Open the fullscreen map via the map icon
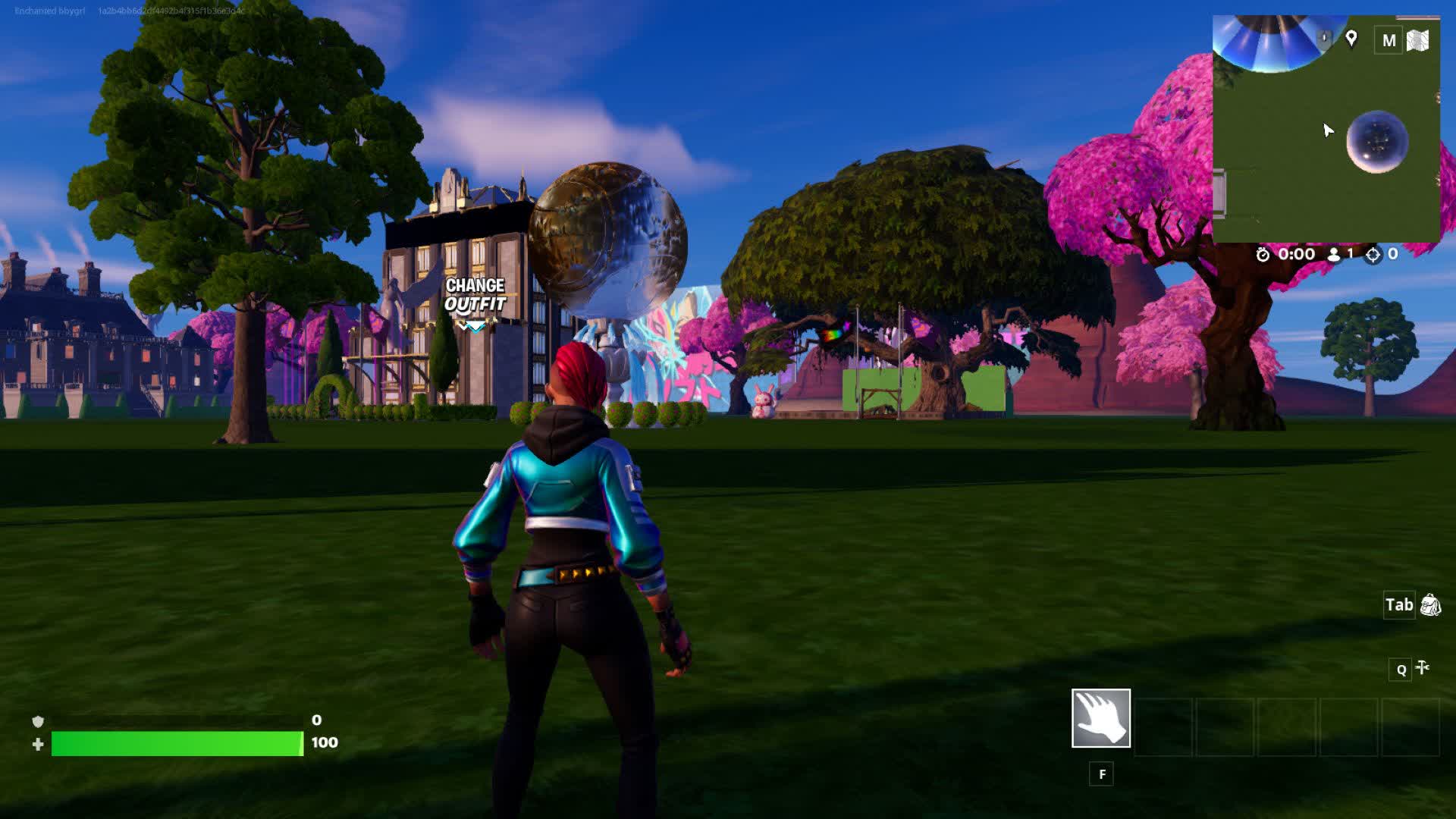The width and height of the screenshot is (1456, 819). (1419, 39)
